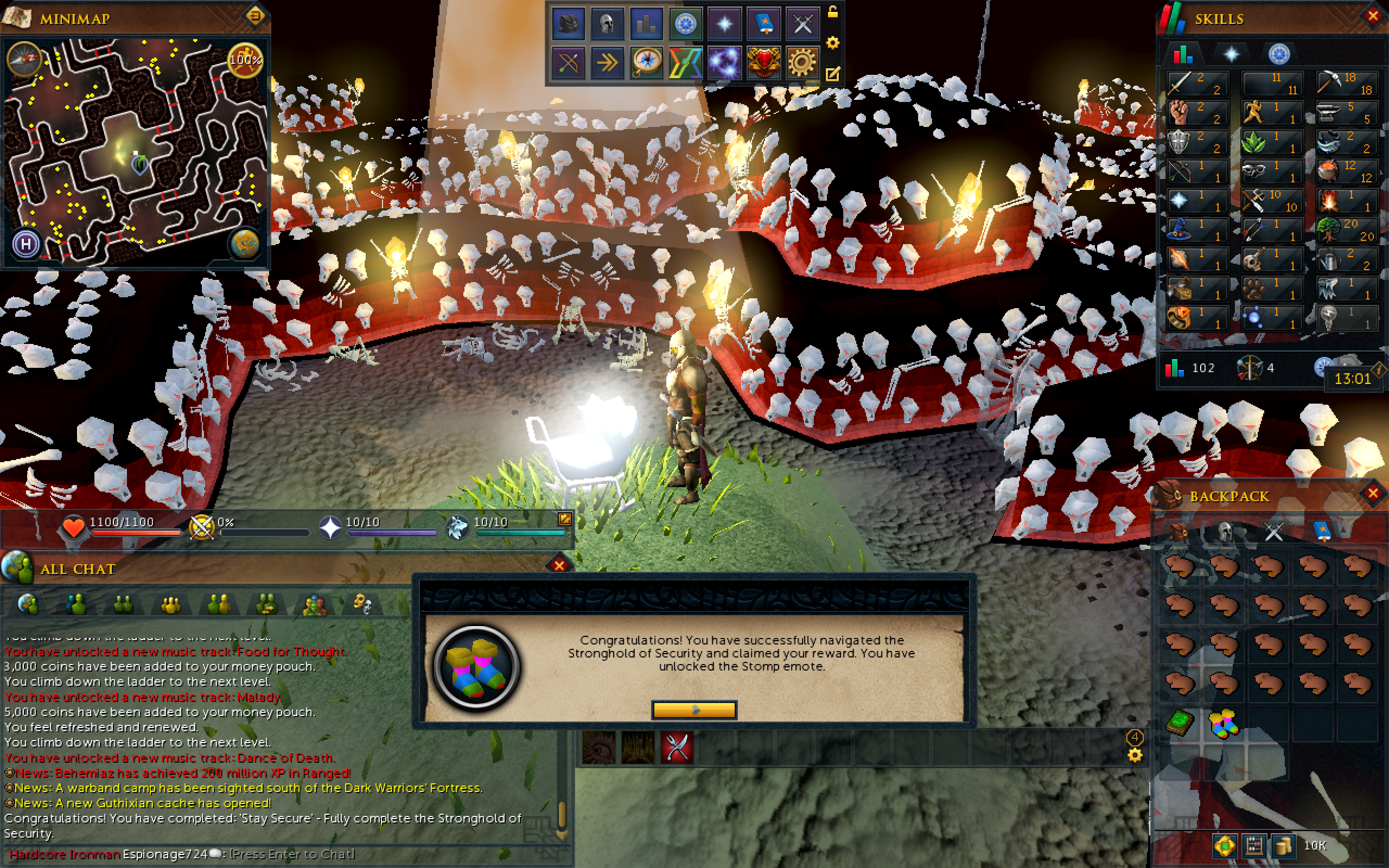Select the rainbow fancy boots in backpack
Viewport: 1389px width, 868px height.
point(1223,723)
